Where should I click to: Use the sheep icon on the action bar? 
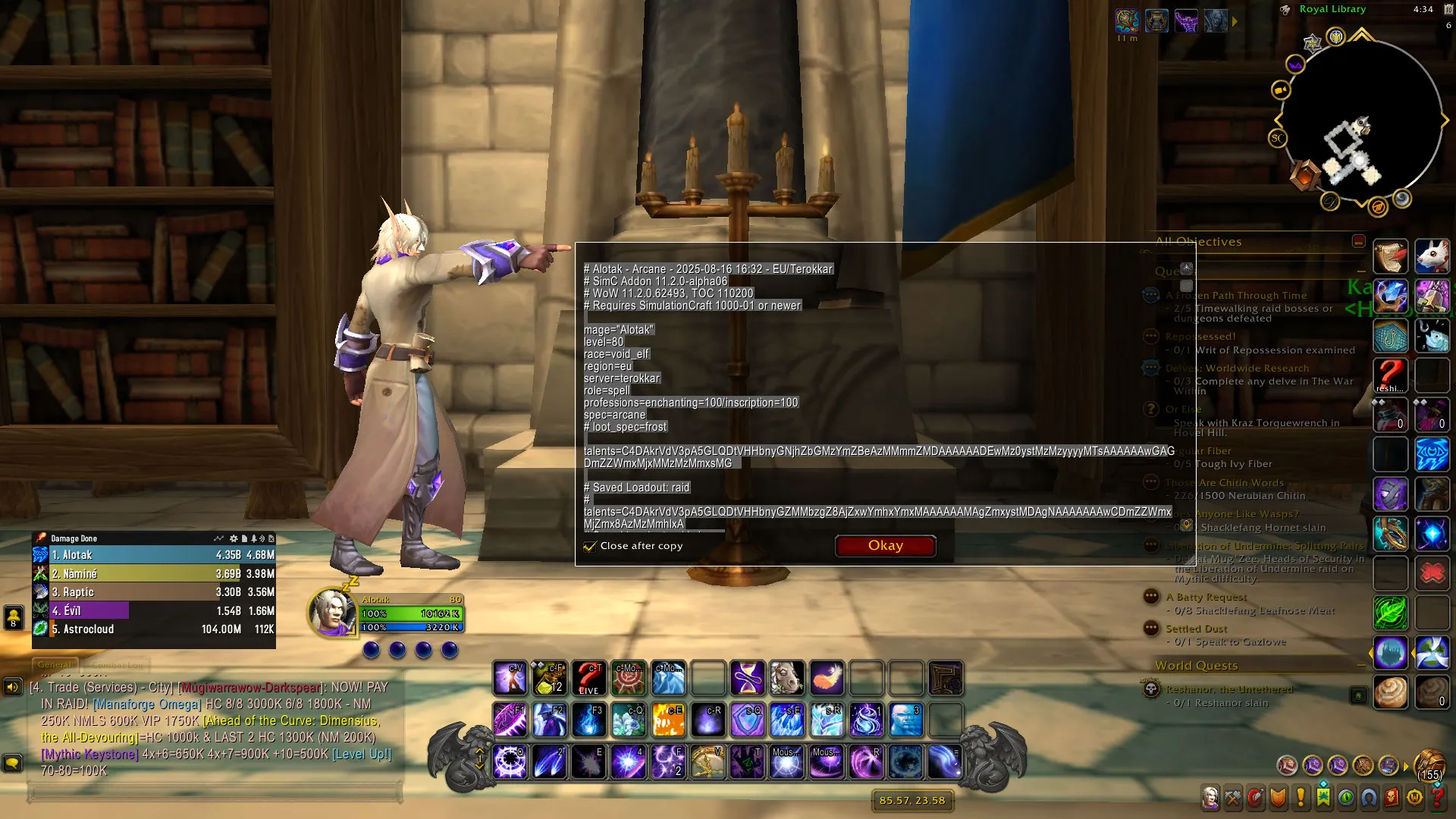click(x=786, y=678)
